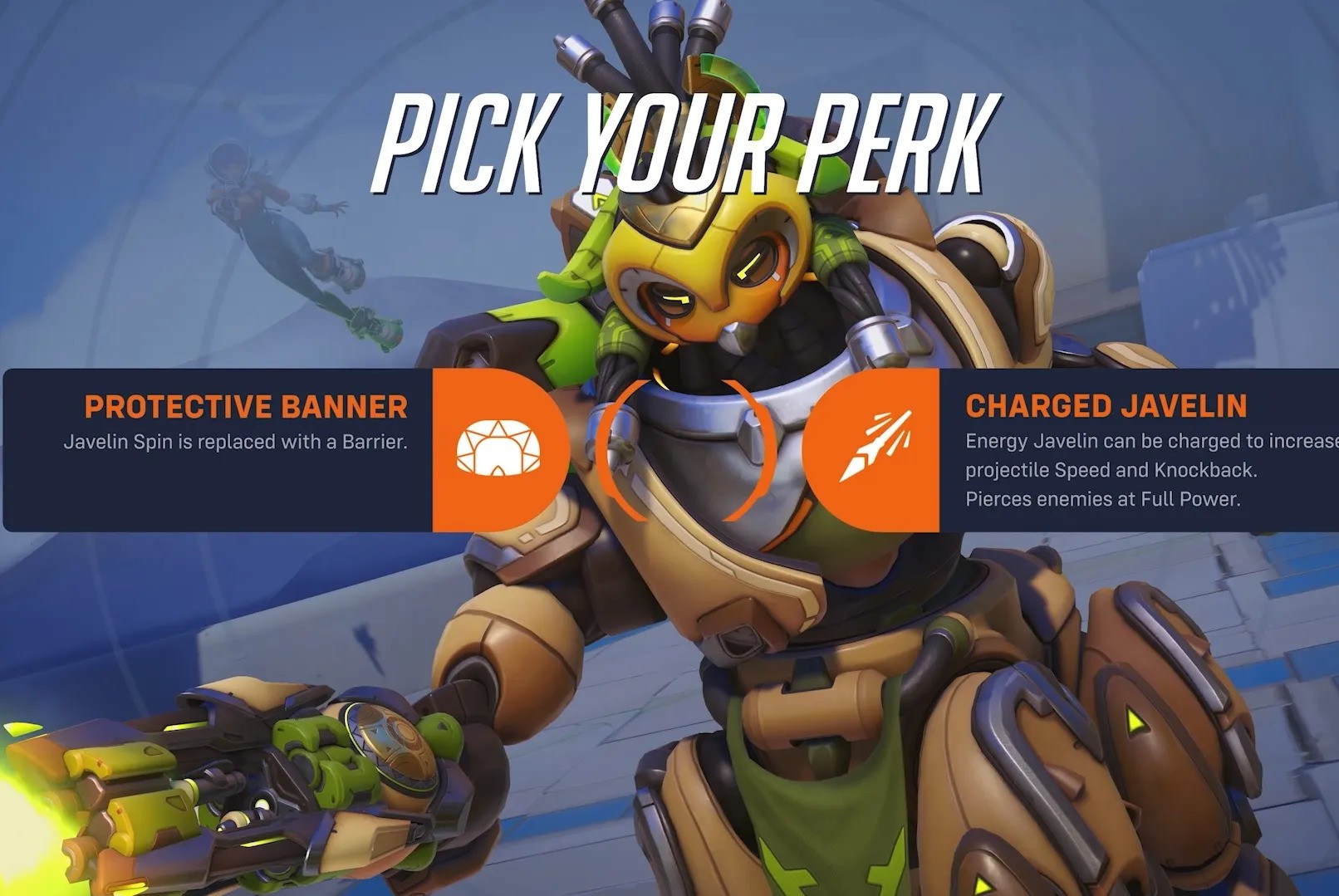
Task: Click the Charged Javelin spear icon
Action: [x=875, y=445]
